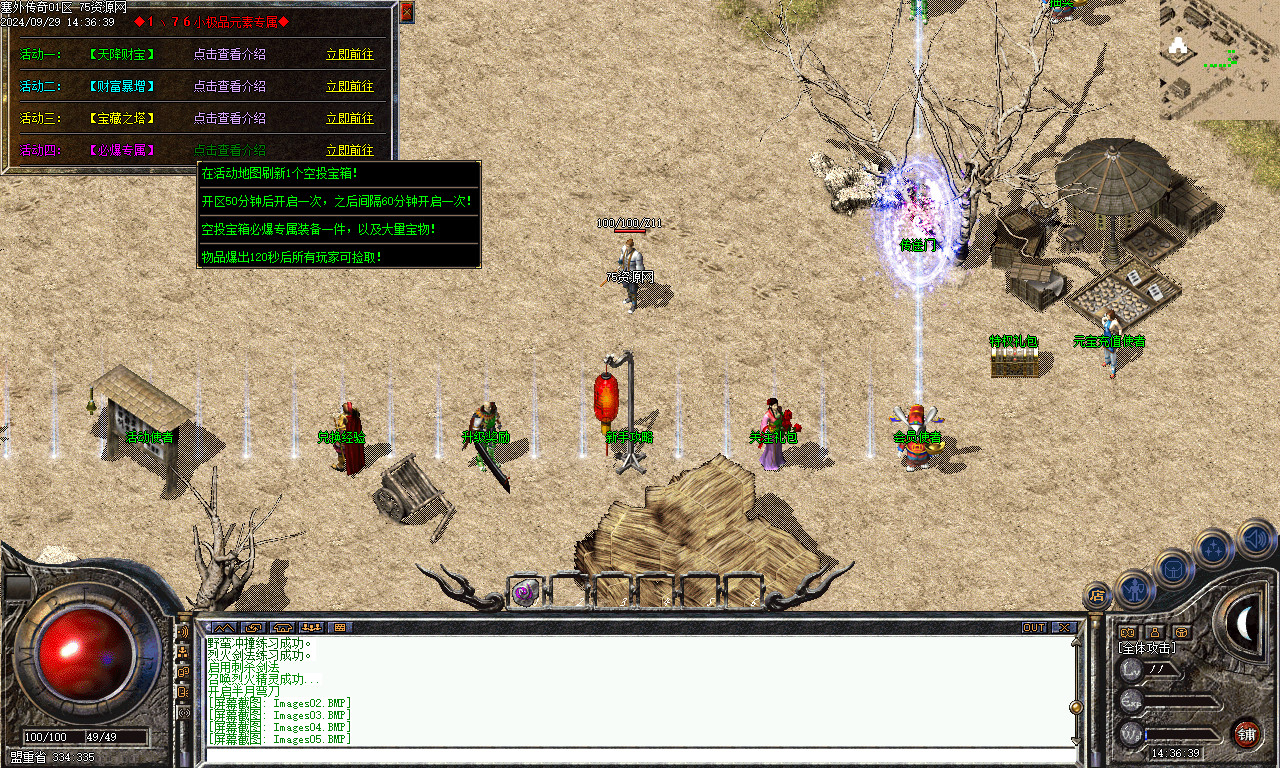Open the character equipment sheet icon
This screenshot has width=1280, height=768.
pyautogui.click(x=1135, y=588)
